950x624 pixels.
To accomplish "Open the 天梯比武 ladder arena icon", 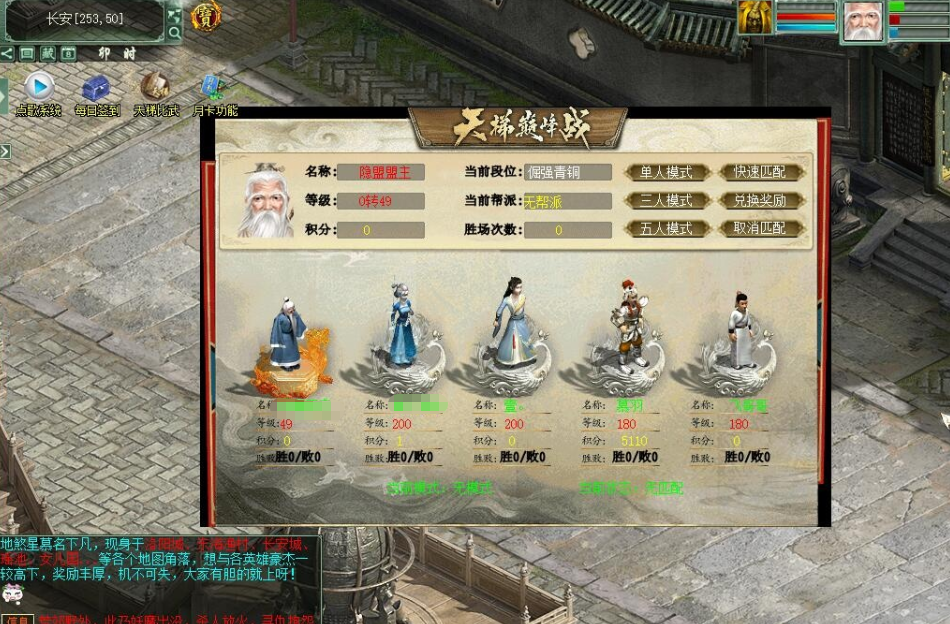I will tap(154, 87).
